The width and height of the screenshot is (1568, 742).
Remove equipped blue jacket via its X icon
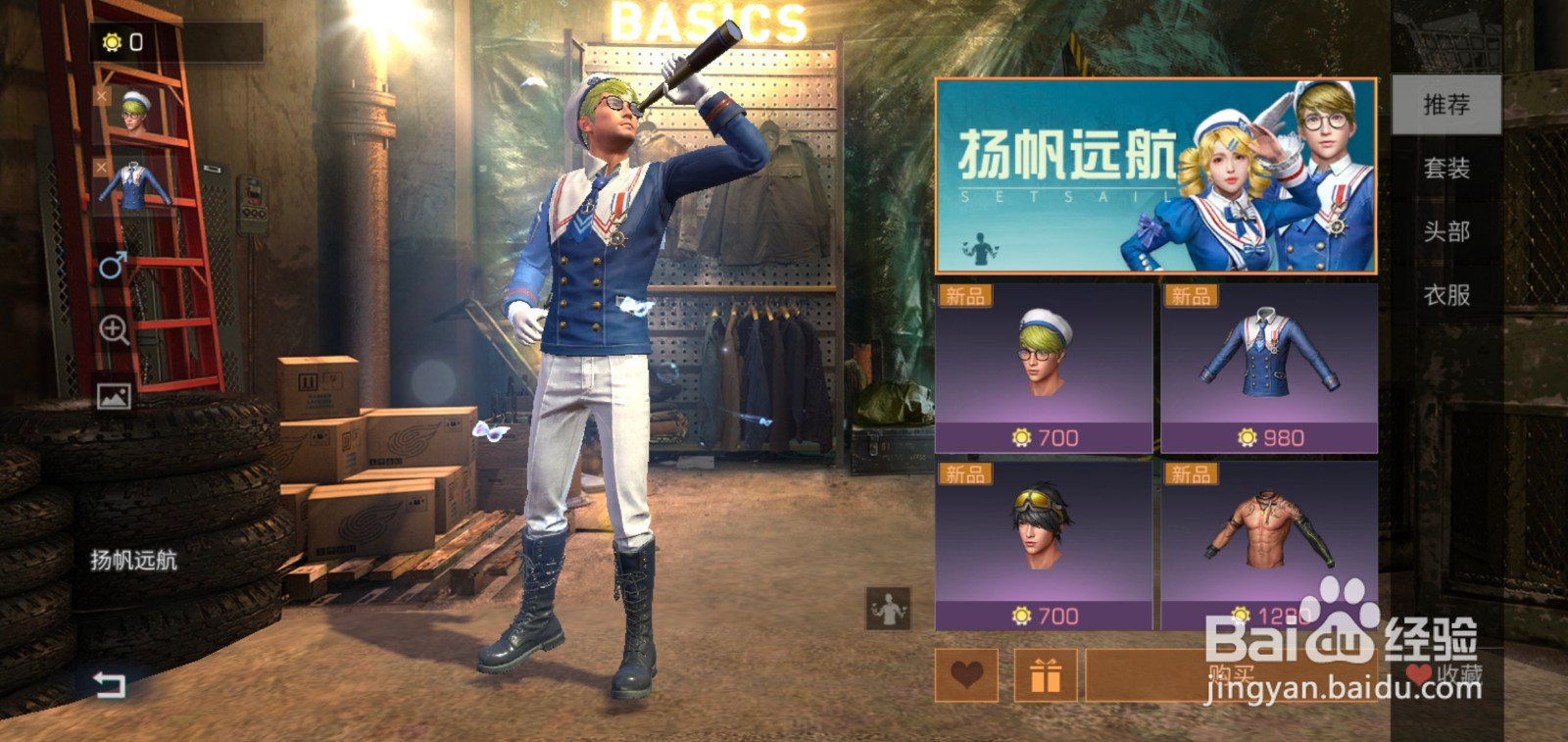[100, 165]
